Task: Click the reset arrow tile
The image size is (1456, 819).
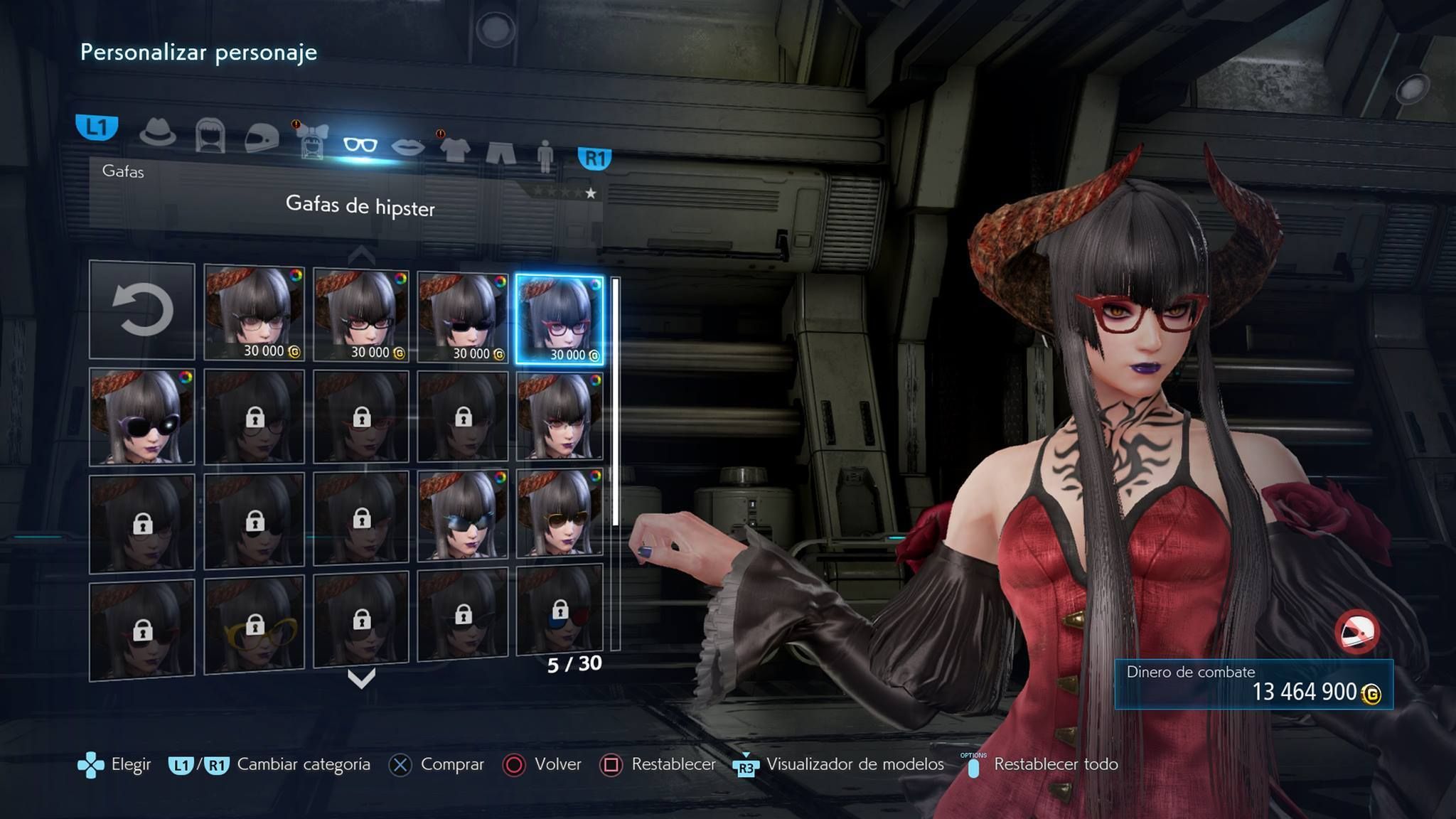Action: 142,310
